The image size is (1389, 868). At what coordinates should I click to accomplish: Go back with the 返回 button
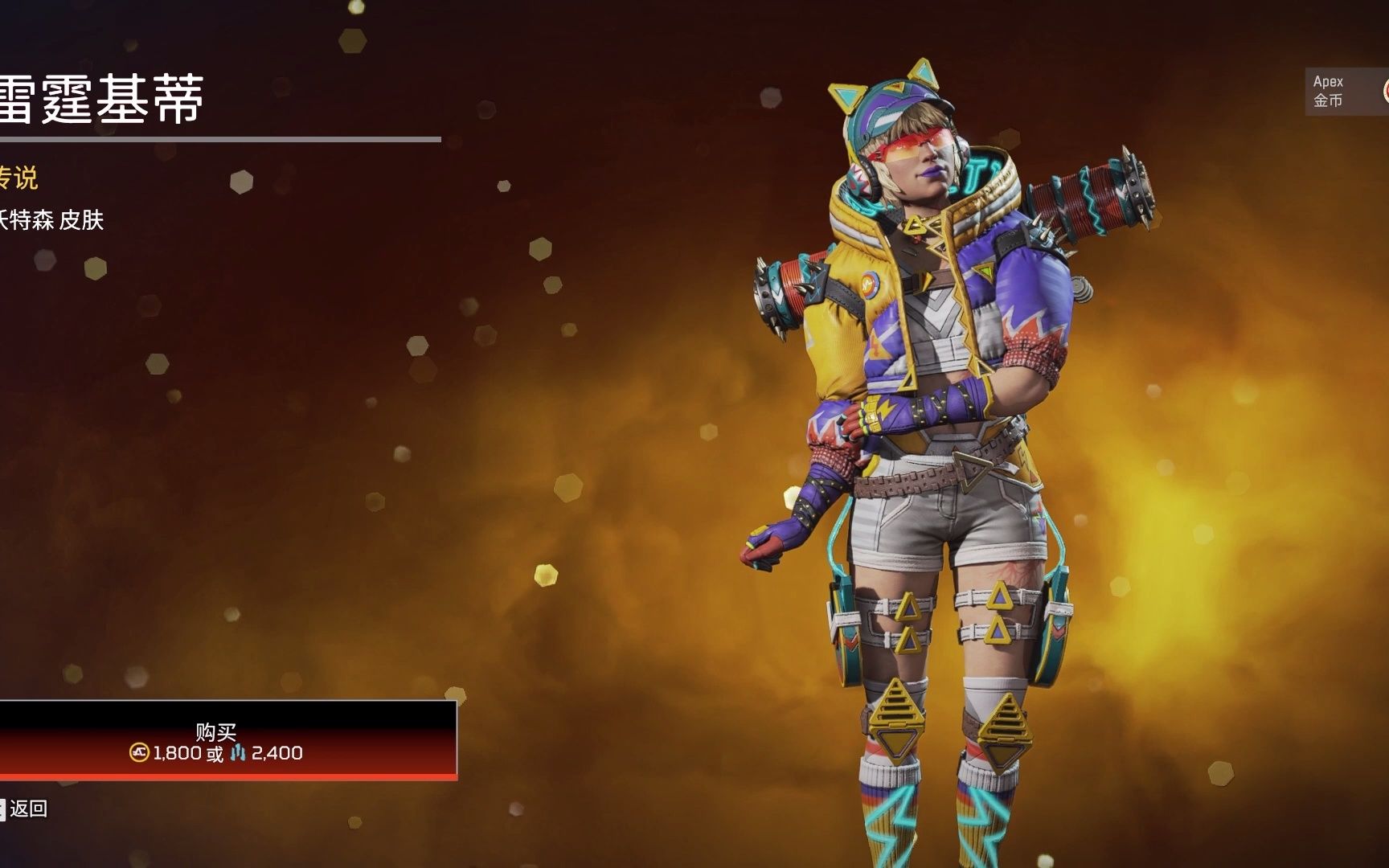click(26, 809)
